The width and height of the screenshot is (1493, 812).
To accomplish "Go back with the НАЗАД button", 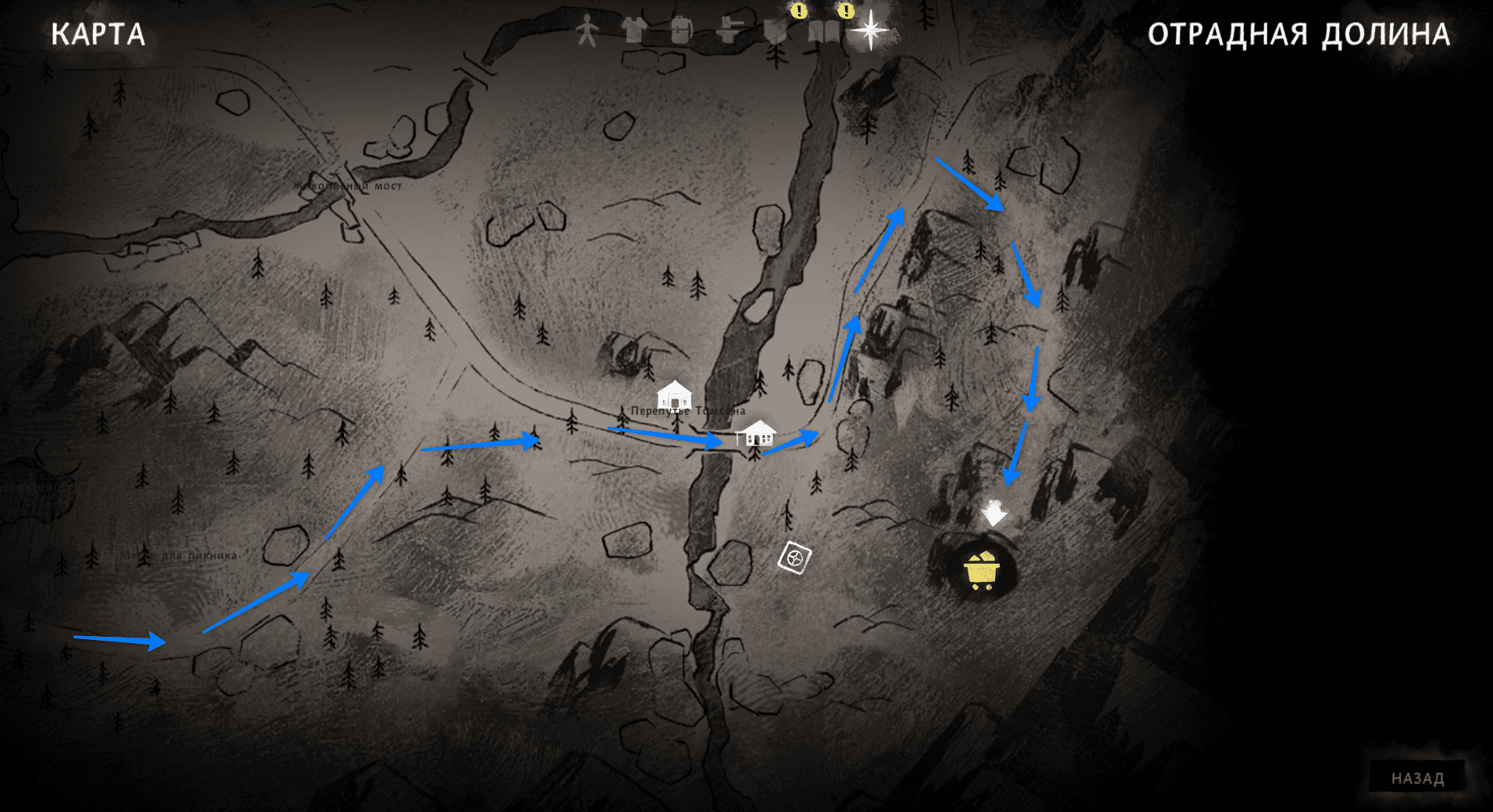I will coord(1417,777).
